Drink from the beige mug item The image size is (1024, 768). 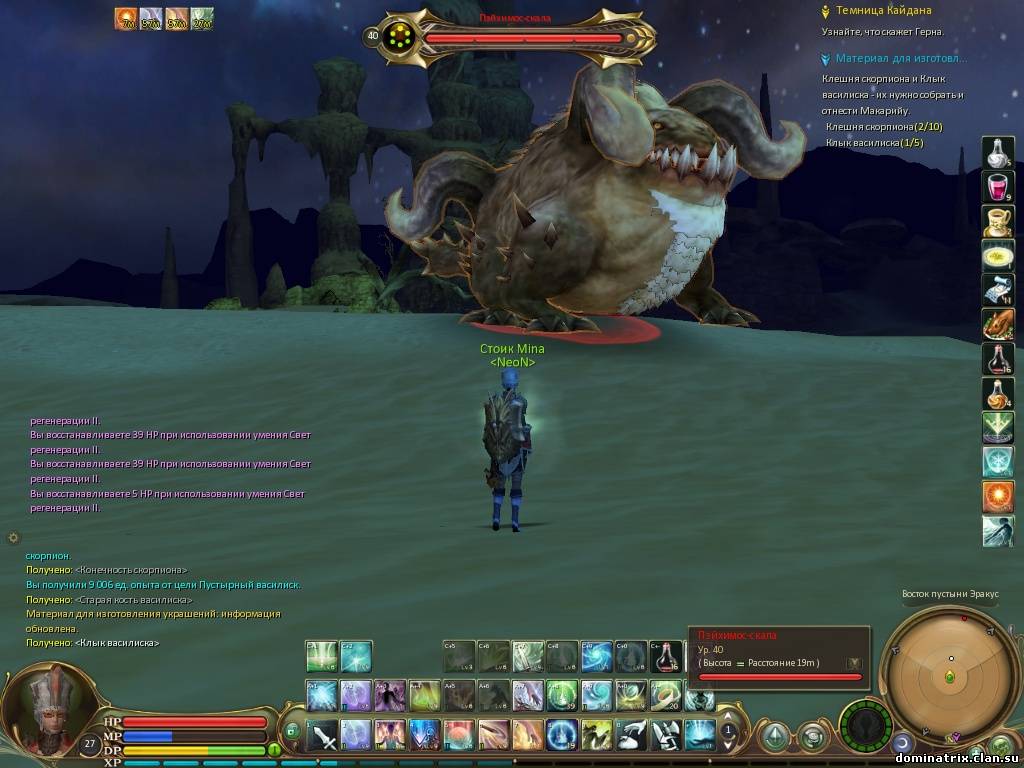[997, 221]
